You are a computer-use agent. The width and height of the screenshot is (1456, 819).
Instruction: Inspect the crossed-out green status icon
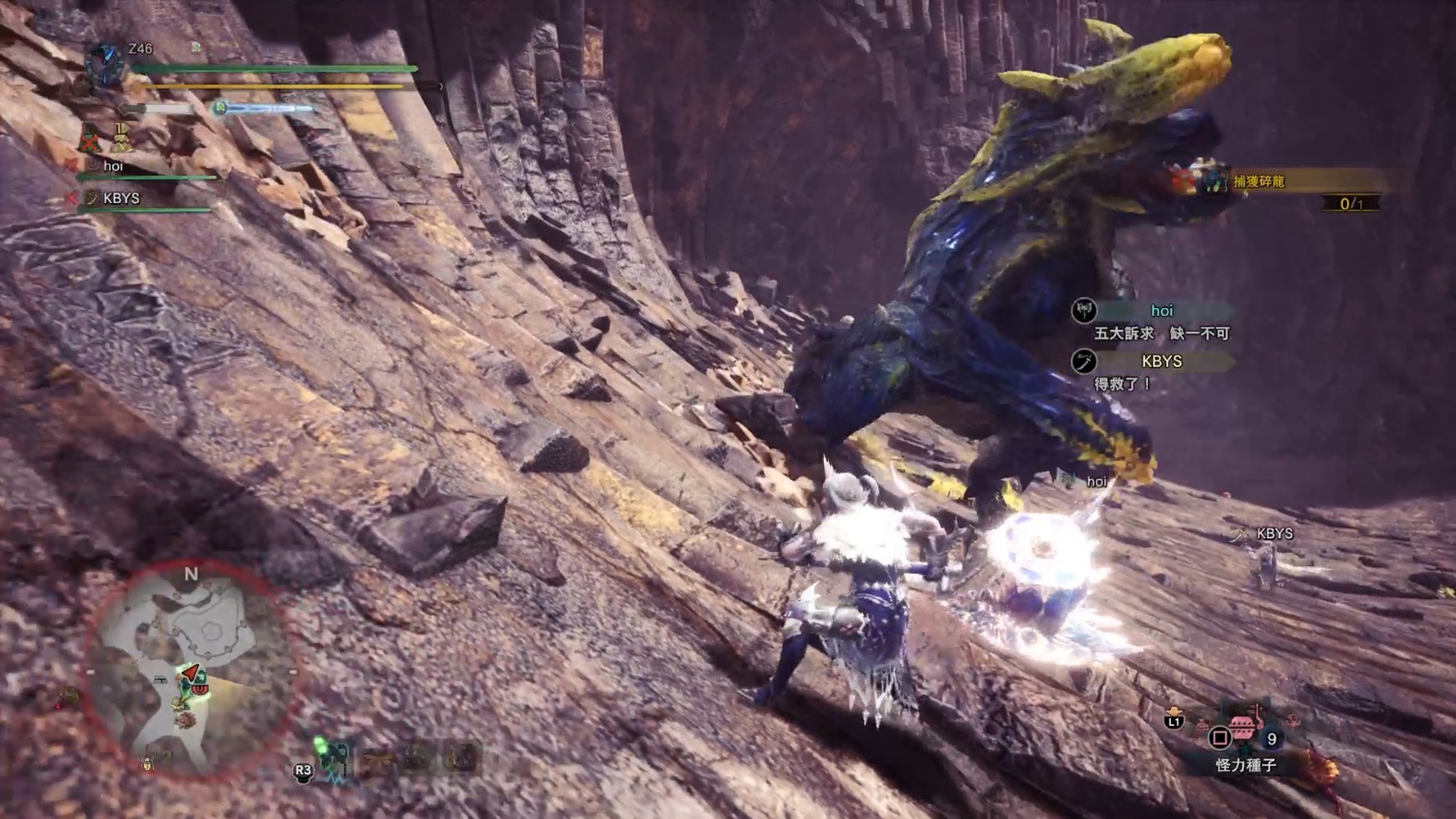pyautogui.click(x=91, y=140)
